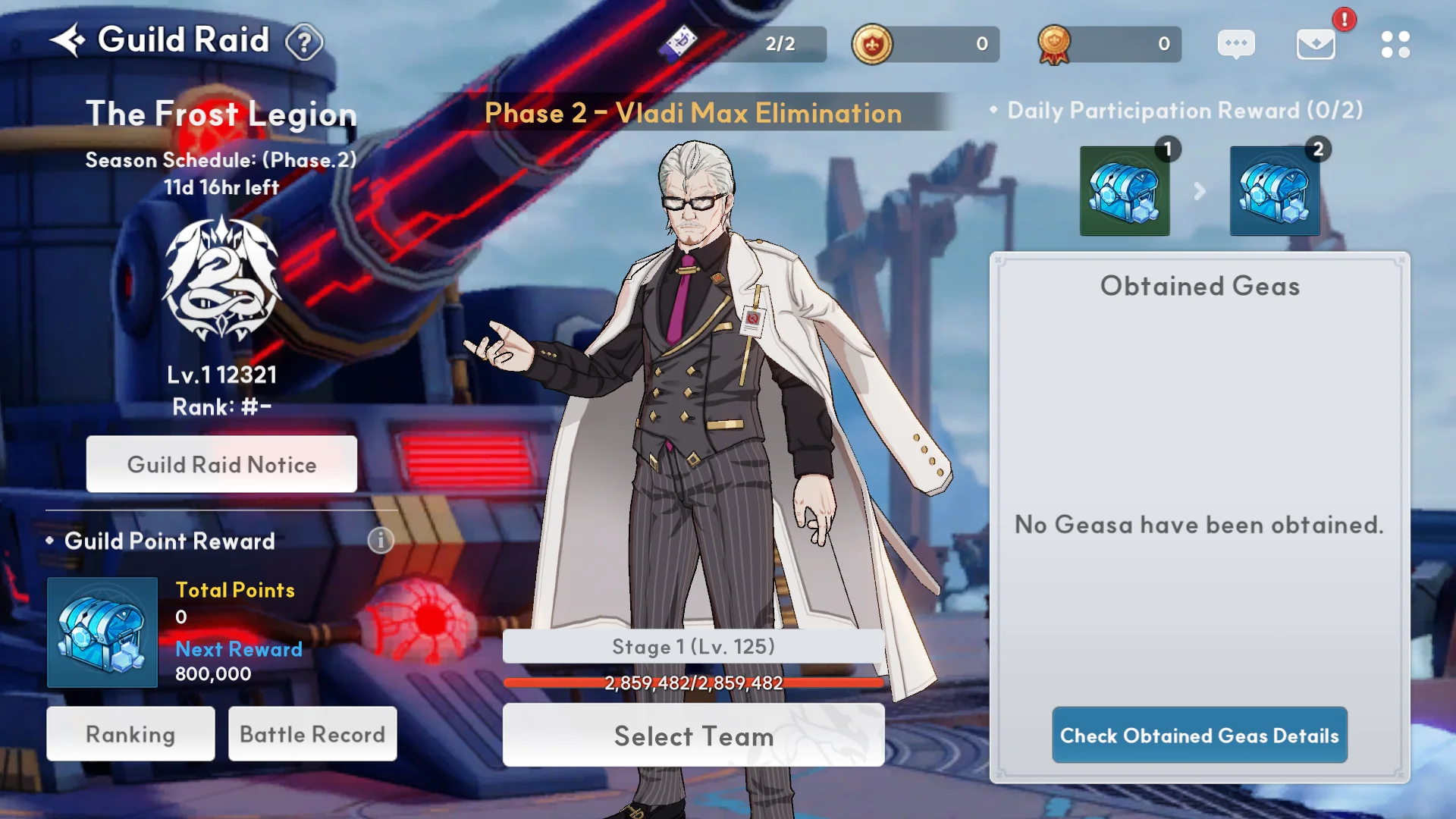Viewport: 1456px width, 819px height.
Task: Open the Guild Raid help question mark
Action: [x=304, y=42]
